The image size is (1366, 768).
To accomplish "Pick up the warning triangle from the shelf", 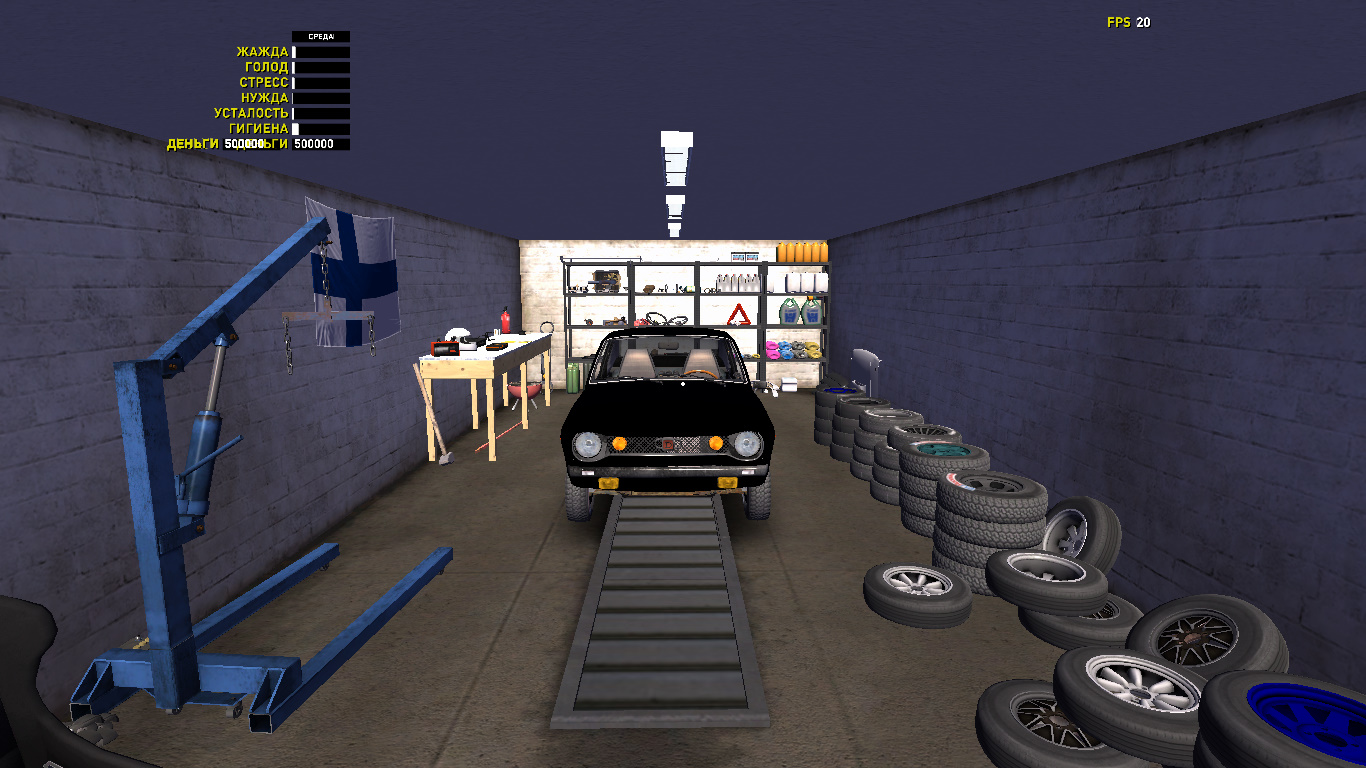I will (x=739, y=315).
